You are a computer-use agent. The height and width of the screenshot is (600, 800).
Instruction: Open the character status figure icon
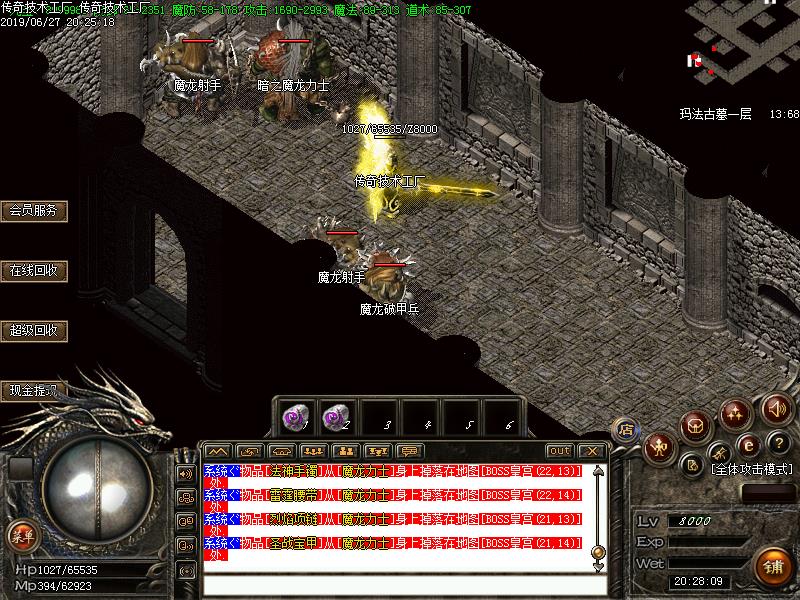pos(660,446)
